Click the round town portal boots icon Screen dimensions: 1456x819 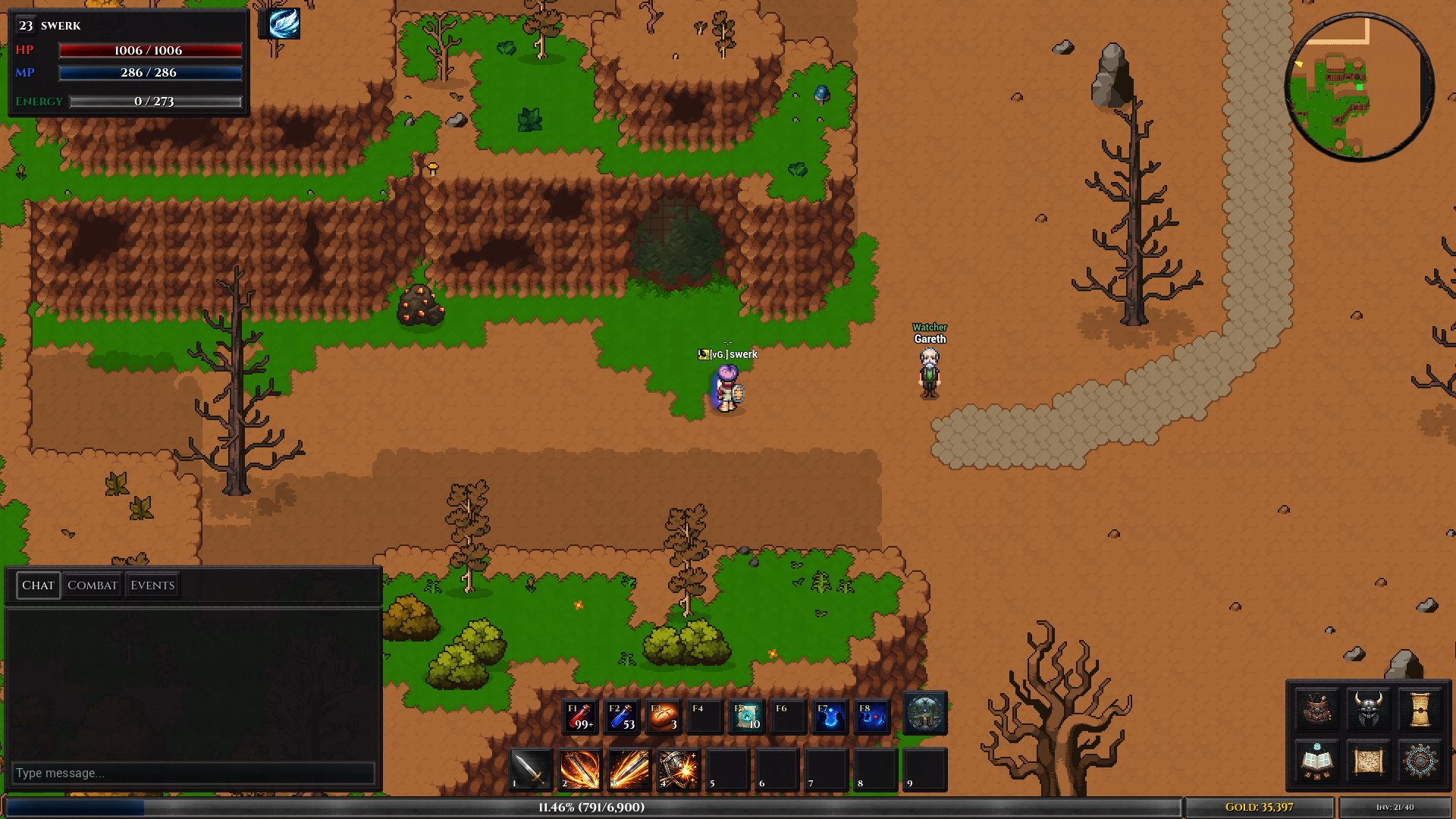pos(924,714)
